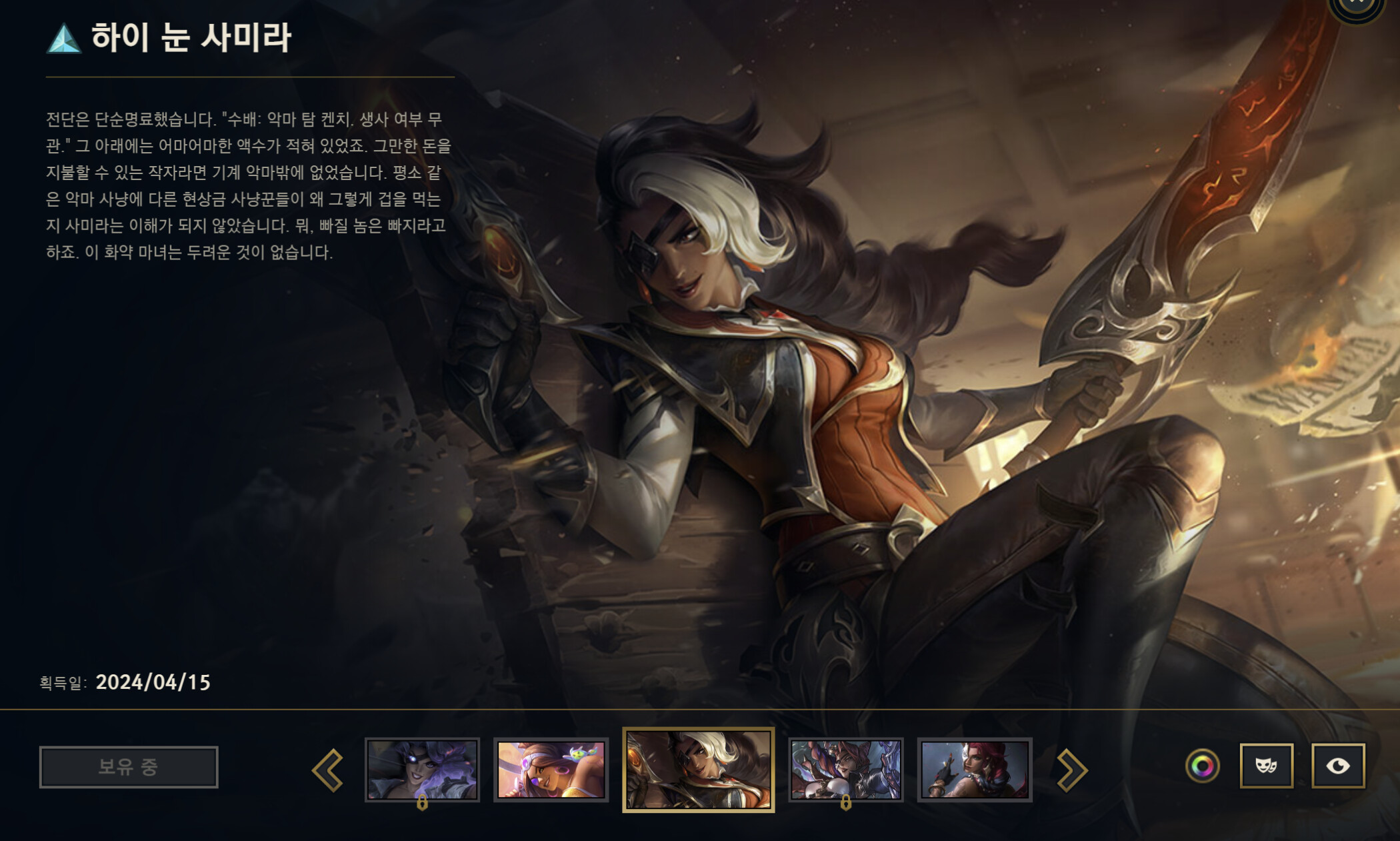Select the highlighted High Noon Samira thumbnail
Image resolution: width=1400 pixels, height=841 pixels.
coord(698,770)
